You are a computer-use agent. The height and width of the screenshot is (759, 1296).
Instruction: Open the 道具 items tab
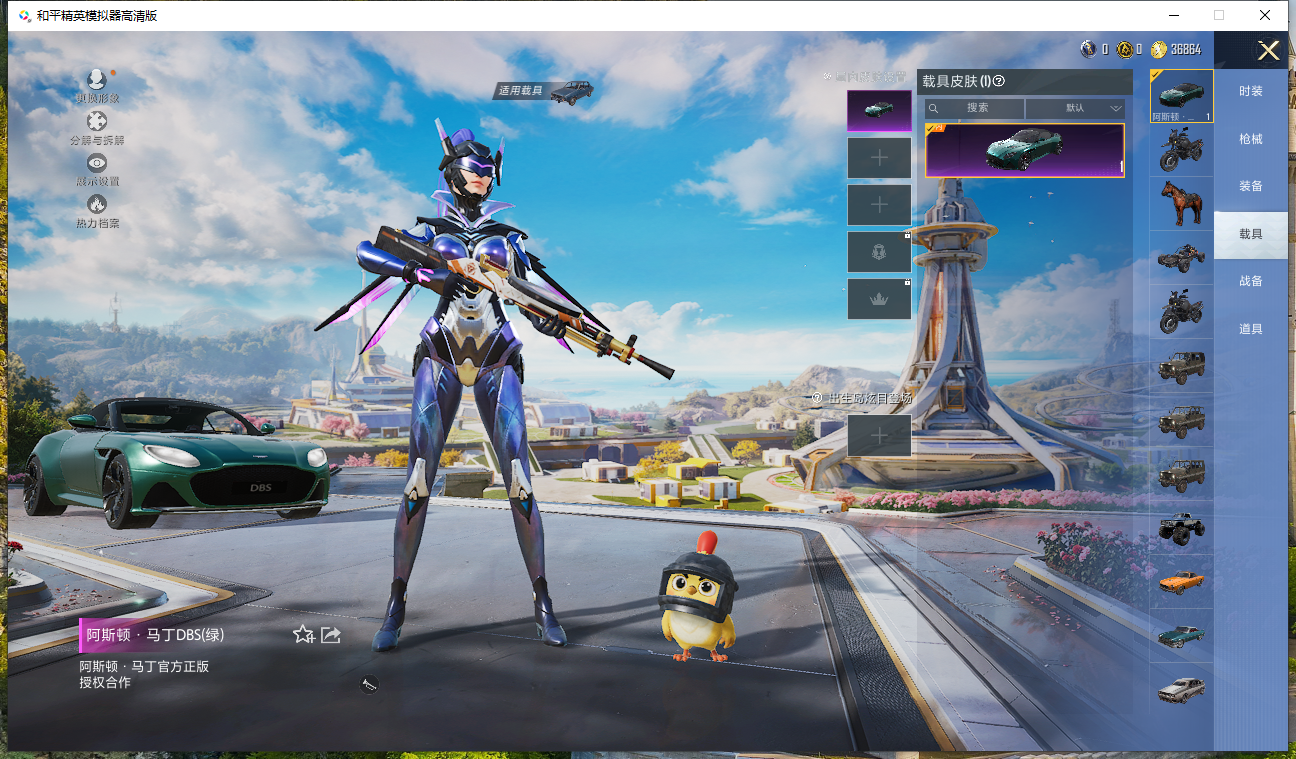[x=1250, y=329]
